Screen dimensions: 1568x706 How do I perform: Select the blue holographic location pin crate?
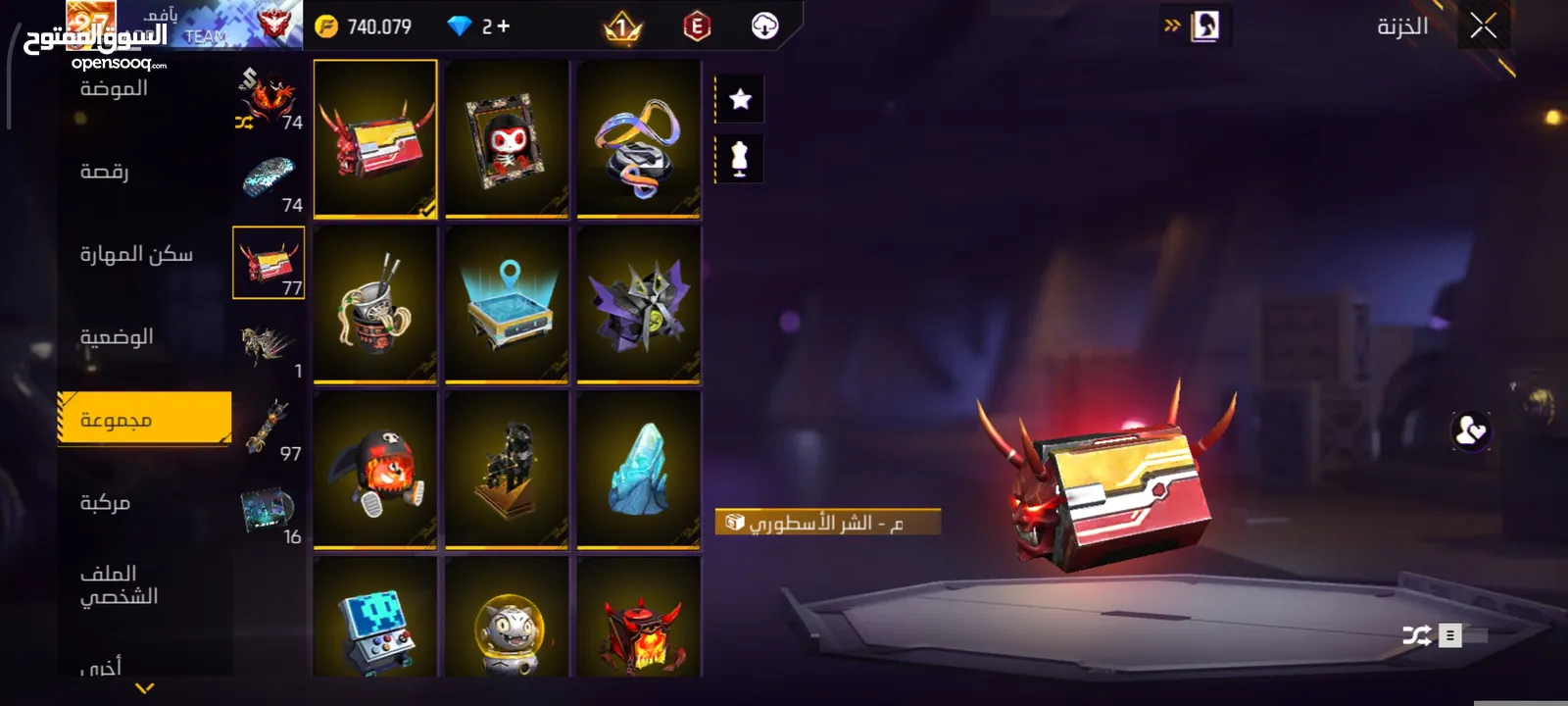pyautogui.click(x=507, y=304)
